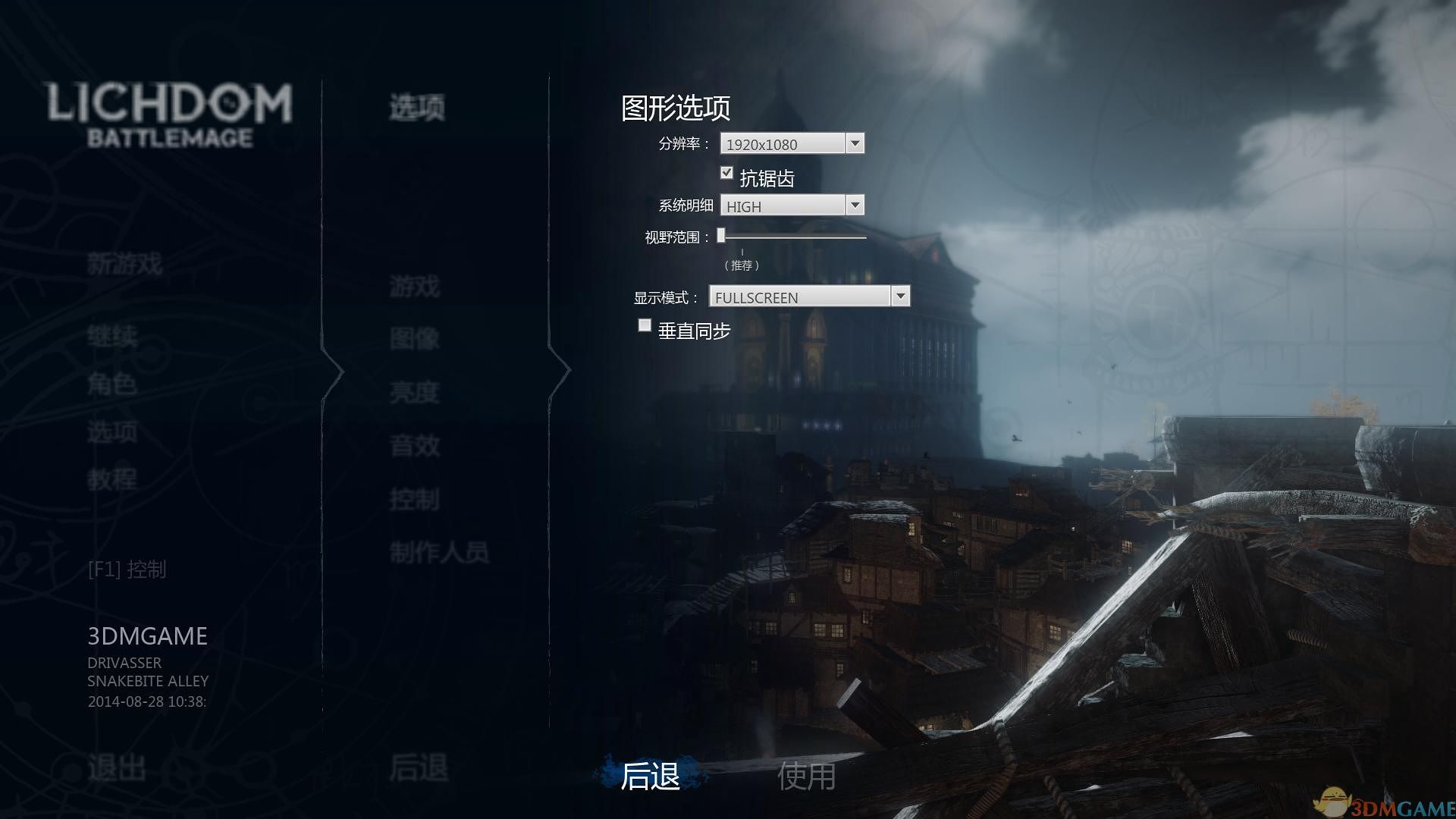1456x819 pixels.
Task: Open the 分辨率 resolution dropdown
Action: click(855, 143)
